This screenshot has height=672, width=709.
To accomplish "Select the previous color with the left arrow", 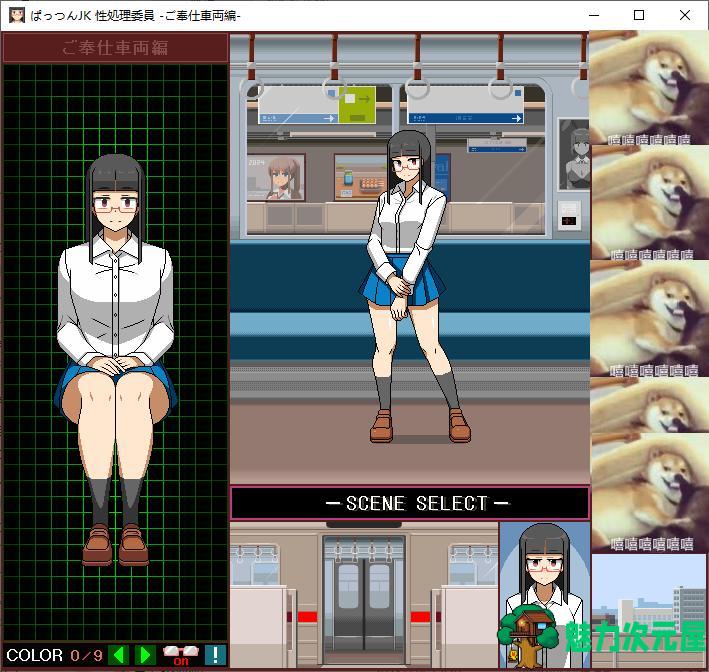I will tap(119, 656).
